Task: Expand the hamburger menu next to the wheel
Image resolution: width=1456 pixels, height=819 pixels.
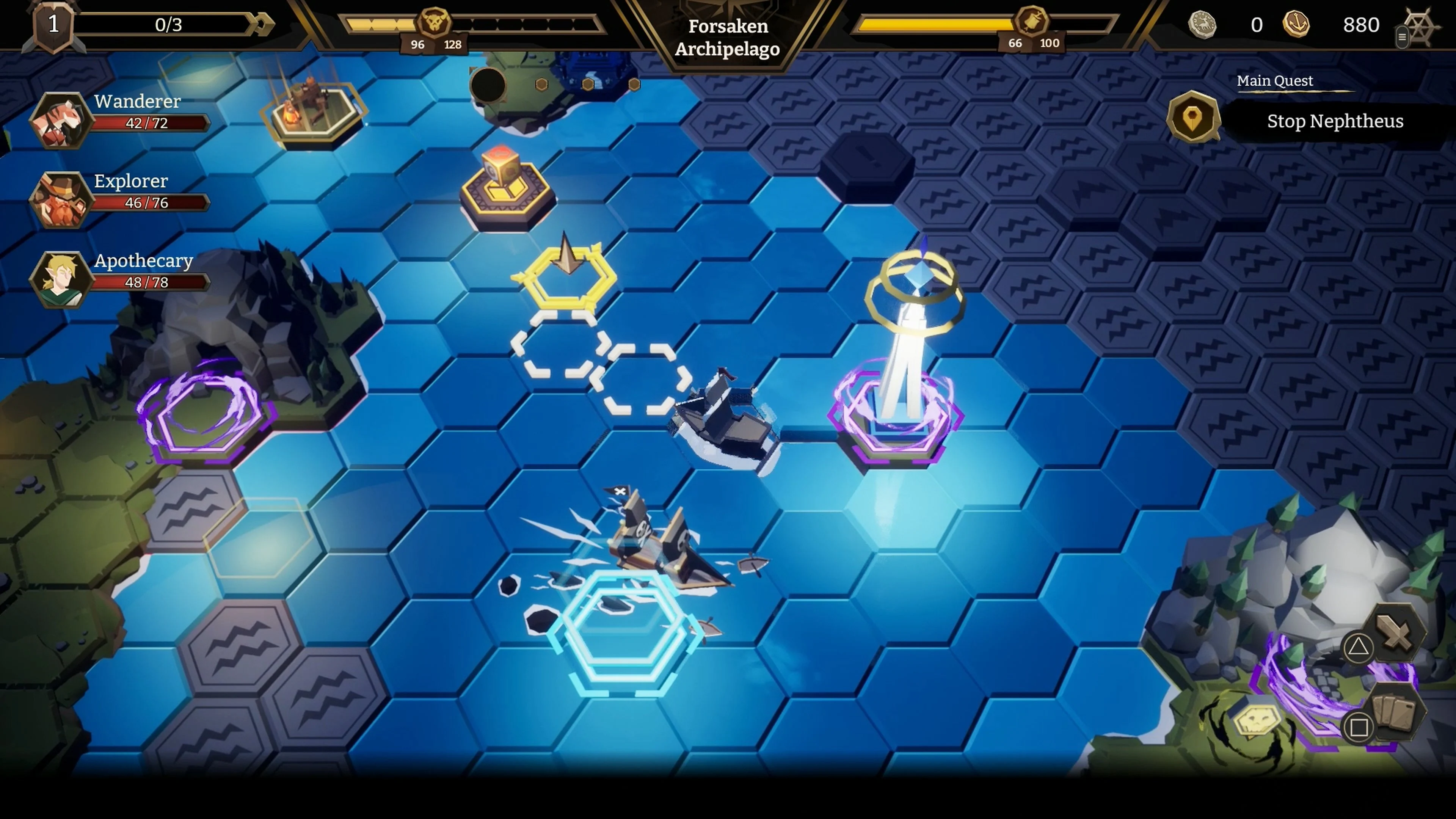Action: click(1403, 37)
